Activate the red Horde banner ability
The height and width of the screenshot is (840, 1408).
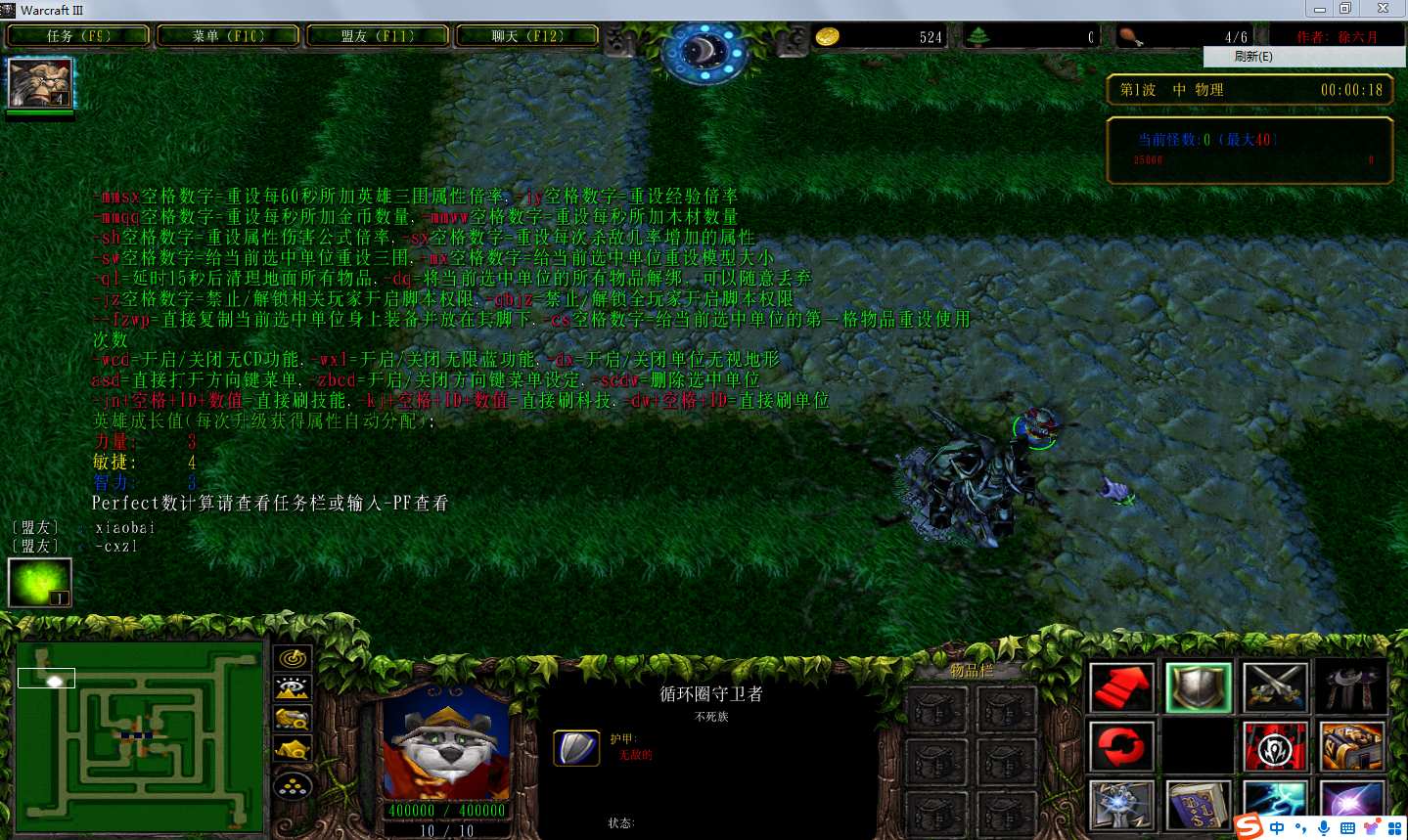point(1275,747)
